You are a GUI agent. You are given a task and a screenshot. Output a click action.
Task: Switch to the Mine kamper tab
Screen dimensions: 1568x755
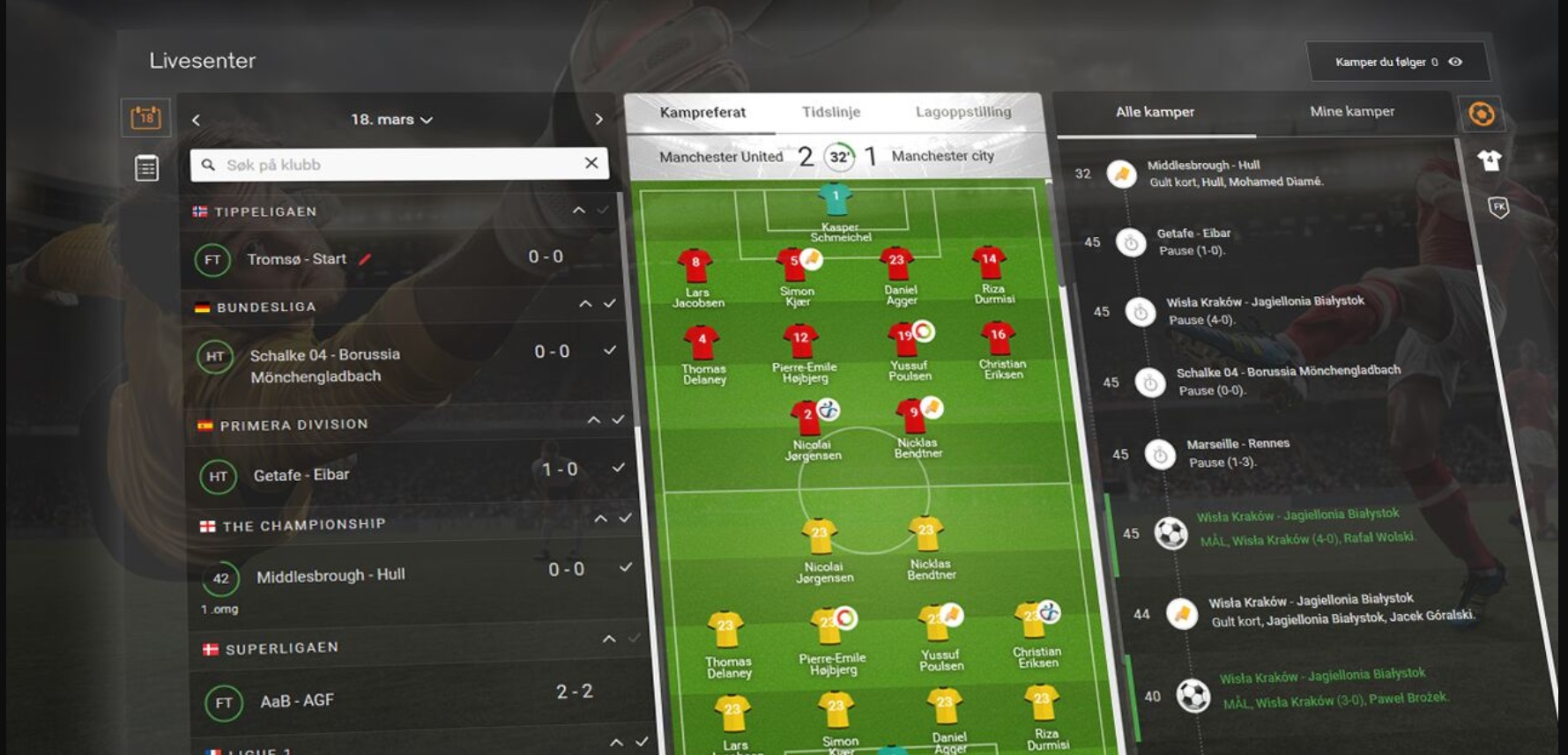[1351, 111]
